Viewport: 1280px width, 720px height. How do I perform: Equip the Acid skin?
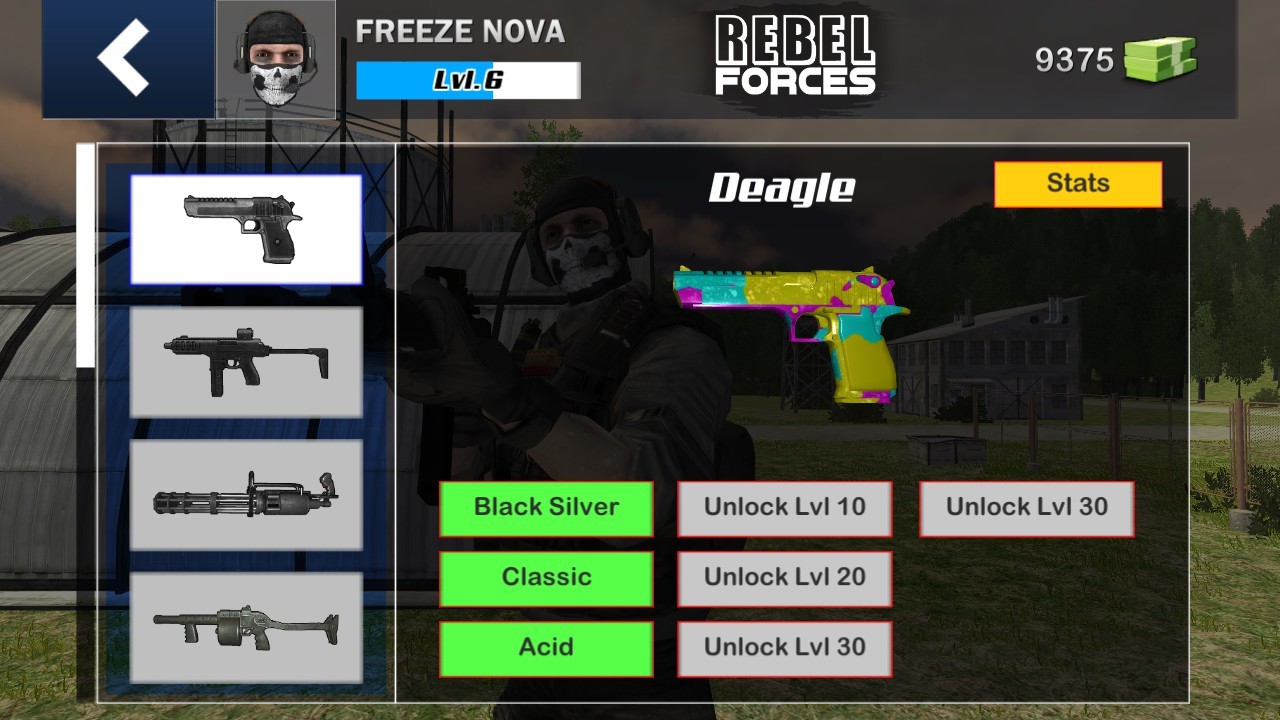[x=547, y=647]
